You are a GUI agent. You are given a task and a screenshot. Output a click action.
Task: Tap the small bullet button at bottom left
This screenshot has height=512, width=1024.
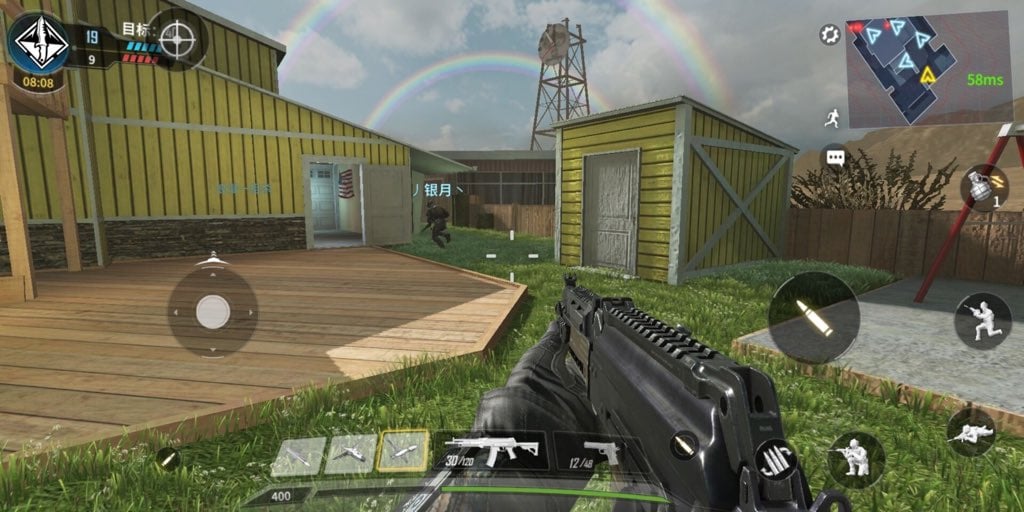168,459
